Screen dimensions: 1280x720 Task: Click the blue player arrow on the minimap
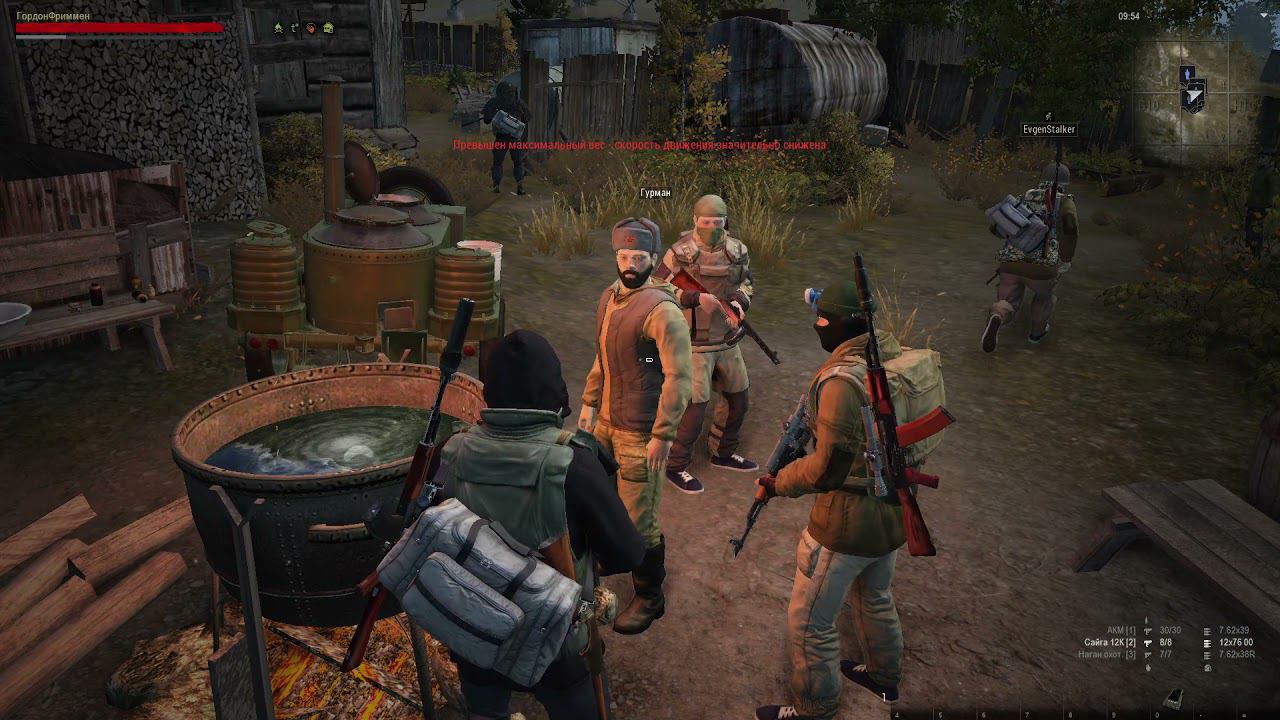(x=1187, y=73)
